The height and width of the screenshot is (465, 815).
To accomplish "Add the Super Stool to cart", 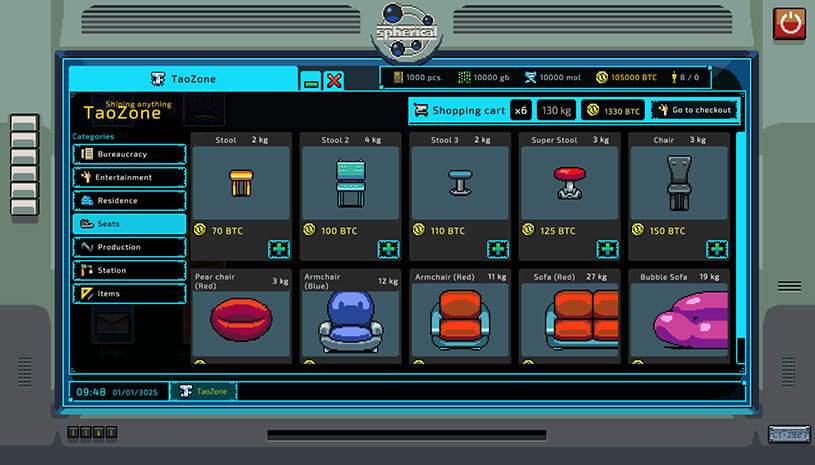I will tap(606, 249).
